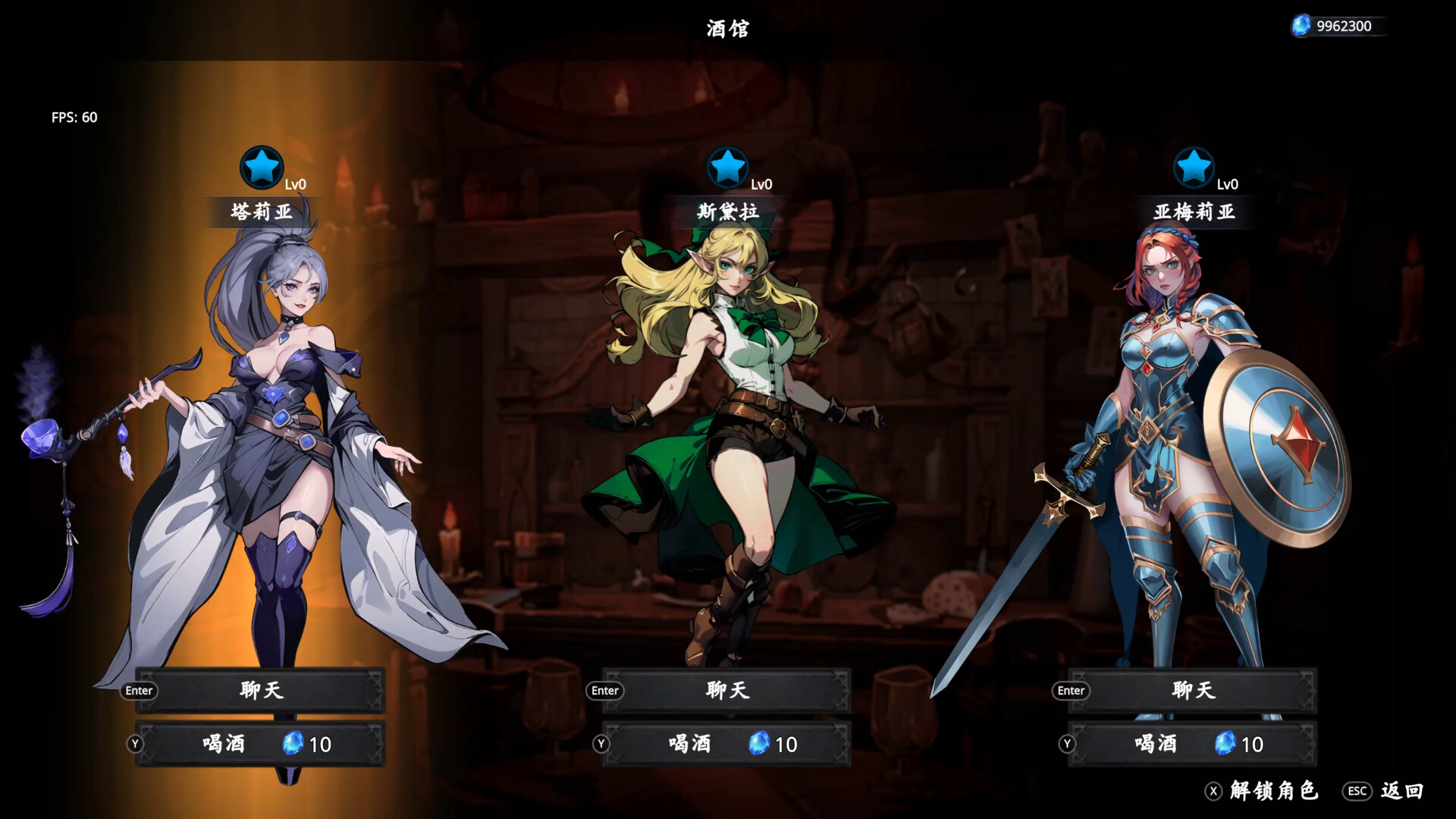Image resolution: width=1456 pixels, height=819 pixels.
Task: Open chat with 亚梅莉亚 via her 聊天 button
Action: point(1192,690)
